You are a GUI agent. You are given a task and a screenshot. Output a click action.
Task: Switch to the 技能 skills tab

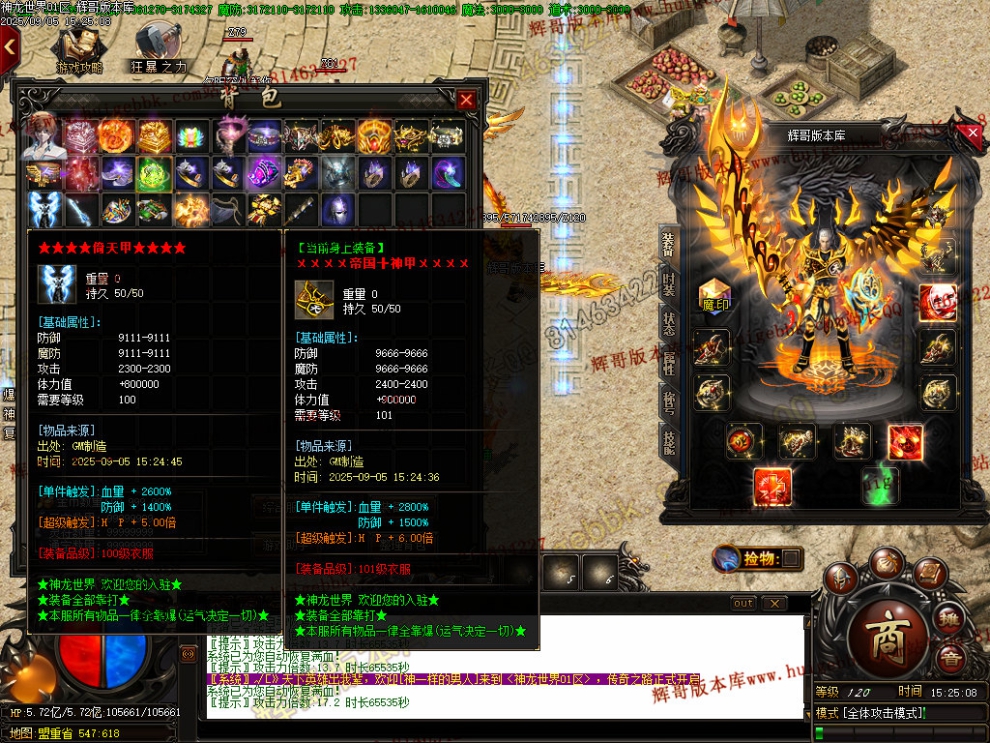pos(668,440)
